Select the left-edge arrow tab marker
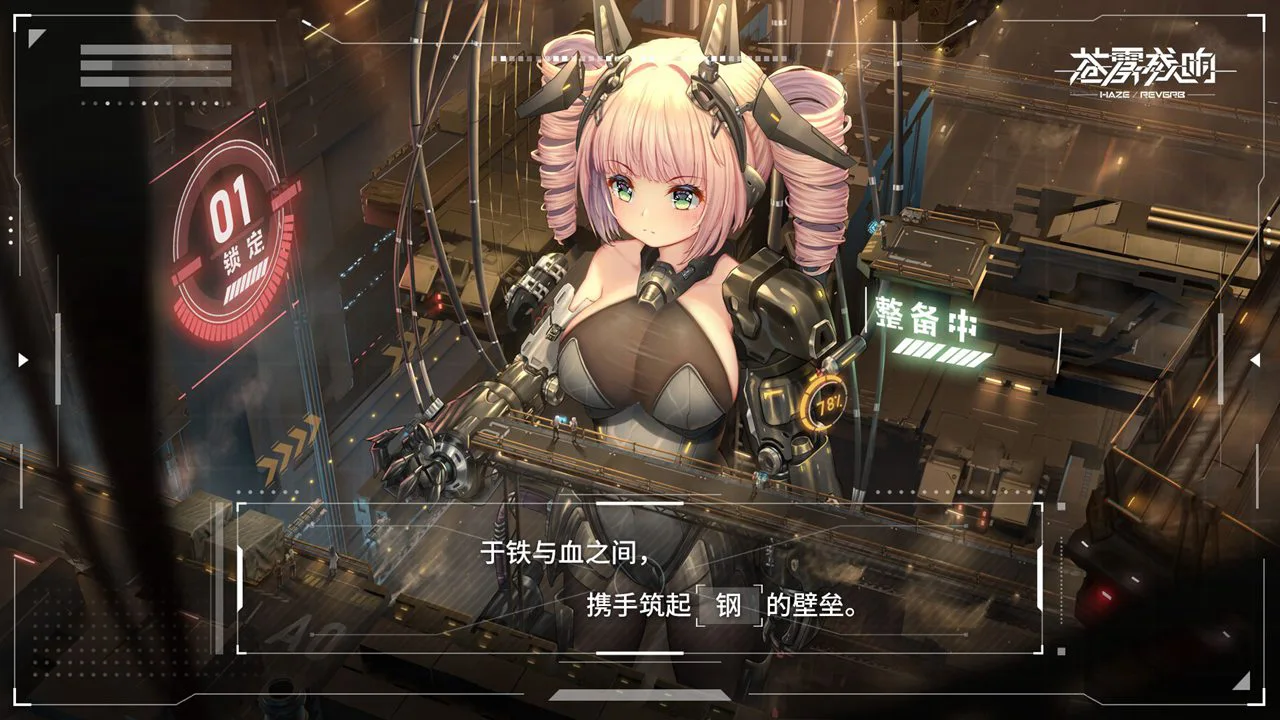This screenshot has height=720, width=1280. [21, 358]
